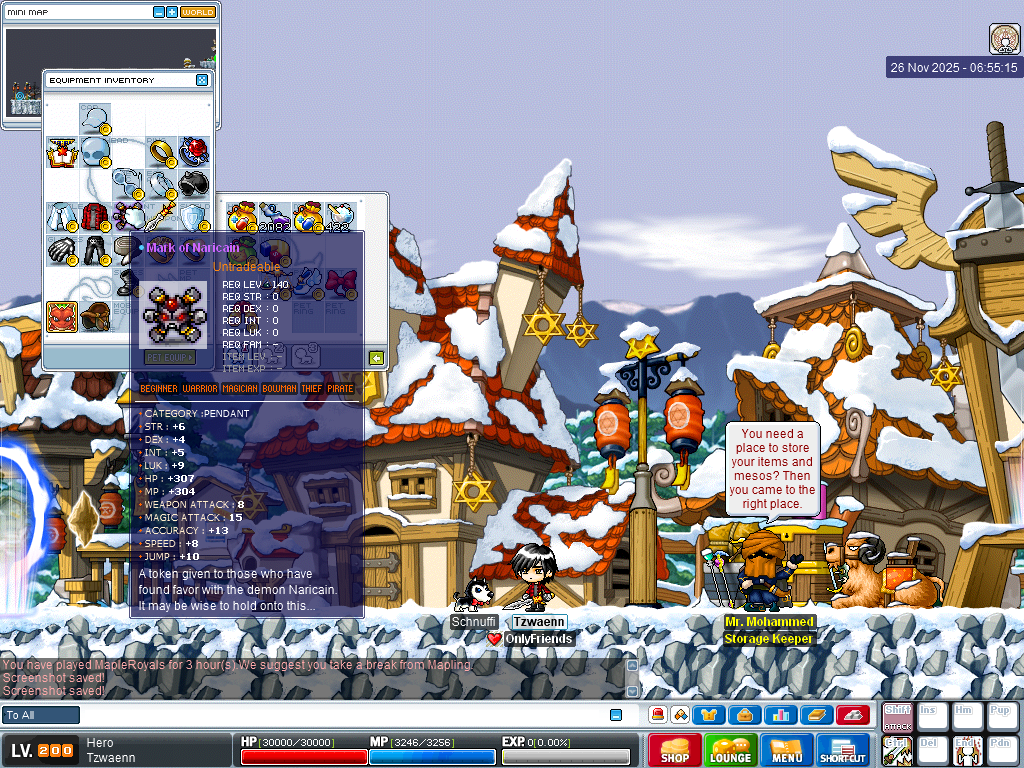Open the Shortcut panel button
Image resolution: width=1024 pixels, height=768 pixels.
point(842,750)
